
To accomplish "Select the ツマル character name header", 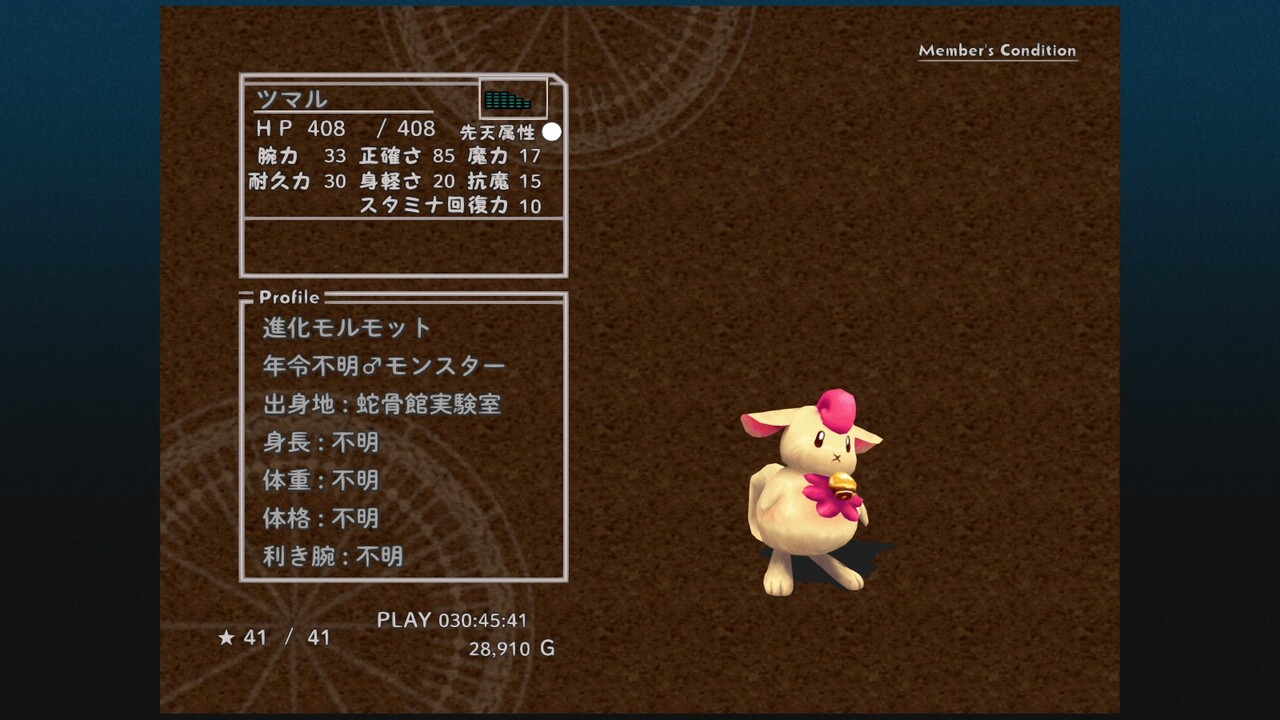I will coord(291,99).
